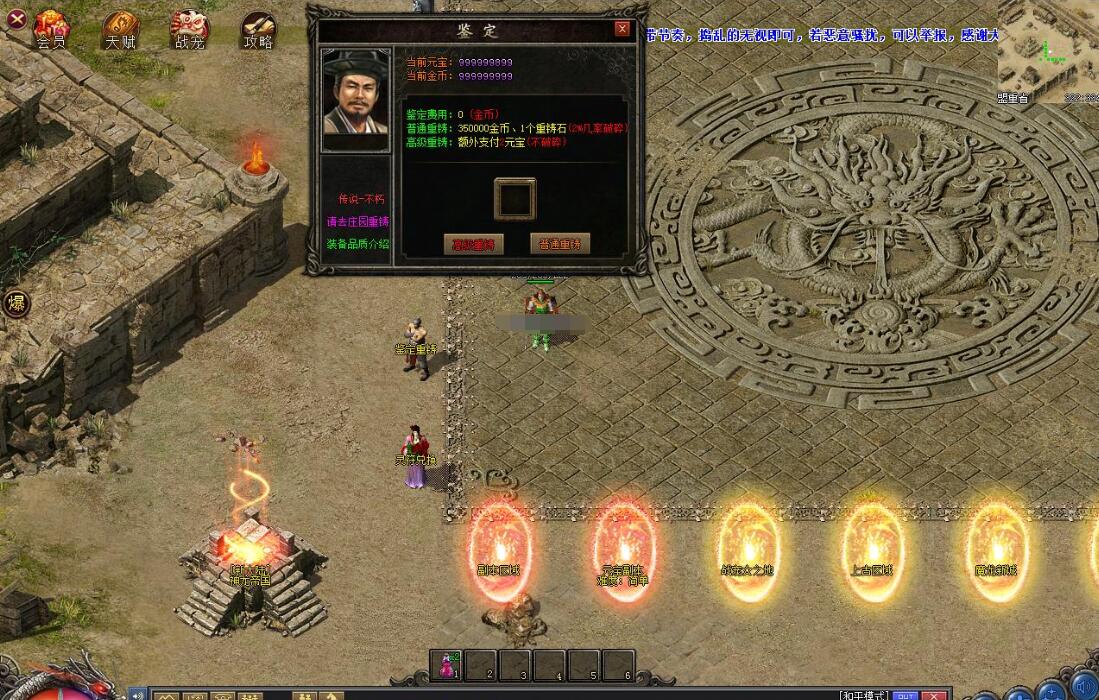This screenshot has width=1099, height=700.
Task: Select the empty equipment slot in 鉴定 window
Action: 516,199
